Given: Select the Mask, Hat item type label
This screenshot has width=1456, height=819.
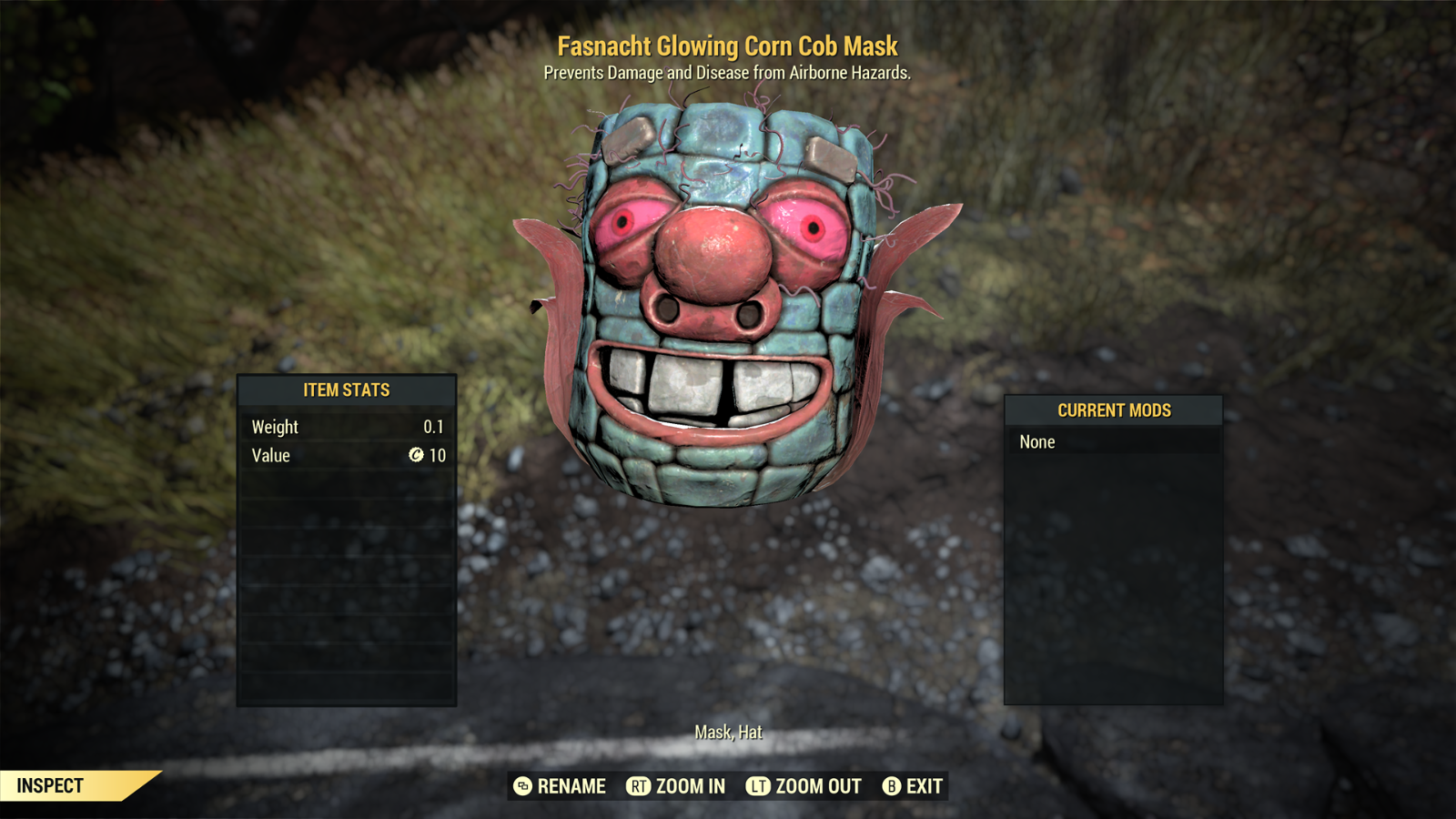Looking at the screenshot, I should (x=728, y=731).
